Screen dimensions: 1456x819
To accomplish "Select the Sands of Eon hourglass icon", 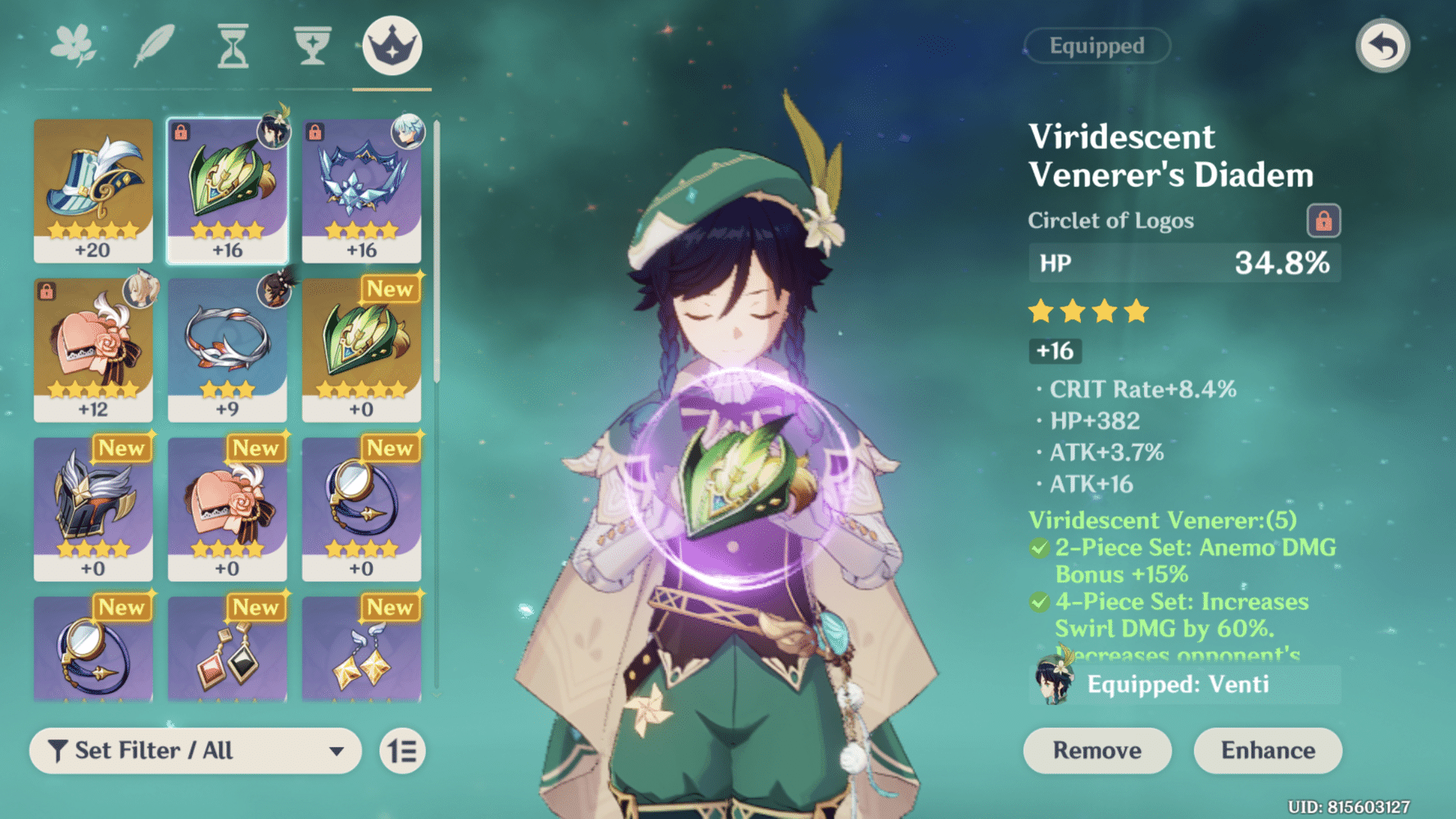I will [x=232, y=47].
